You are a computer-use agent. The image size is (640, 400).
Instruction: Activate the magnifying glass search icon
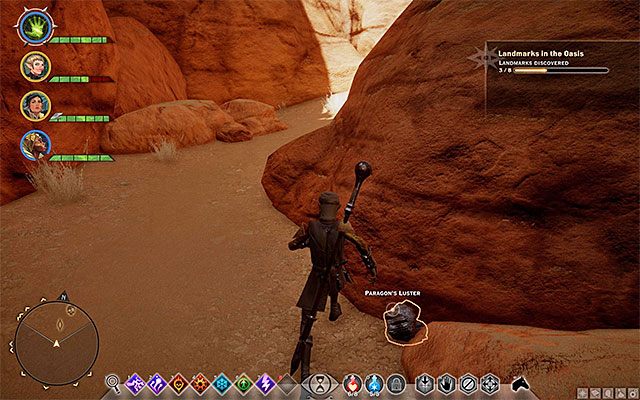pyautogui.click(x=113, y=382)
